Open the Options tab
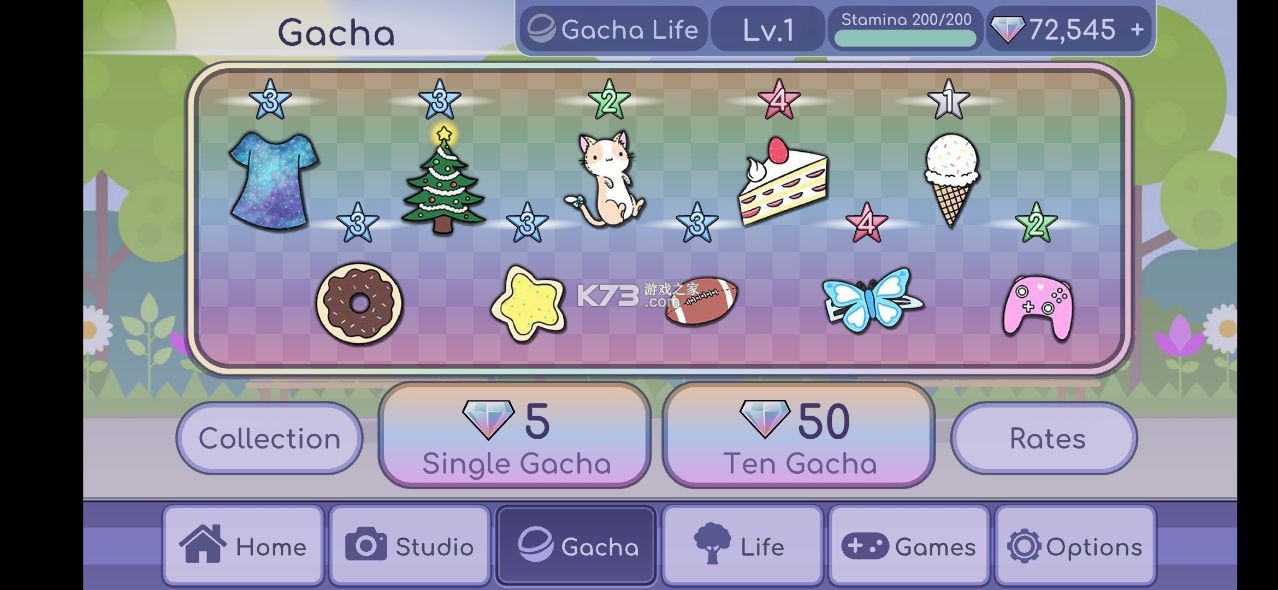 coord(1075,546)
